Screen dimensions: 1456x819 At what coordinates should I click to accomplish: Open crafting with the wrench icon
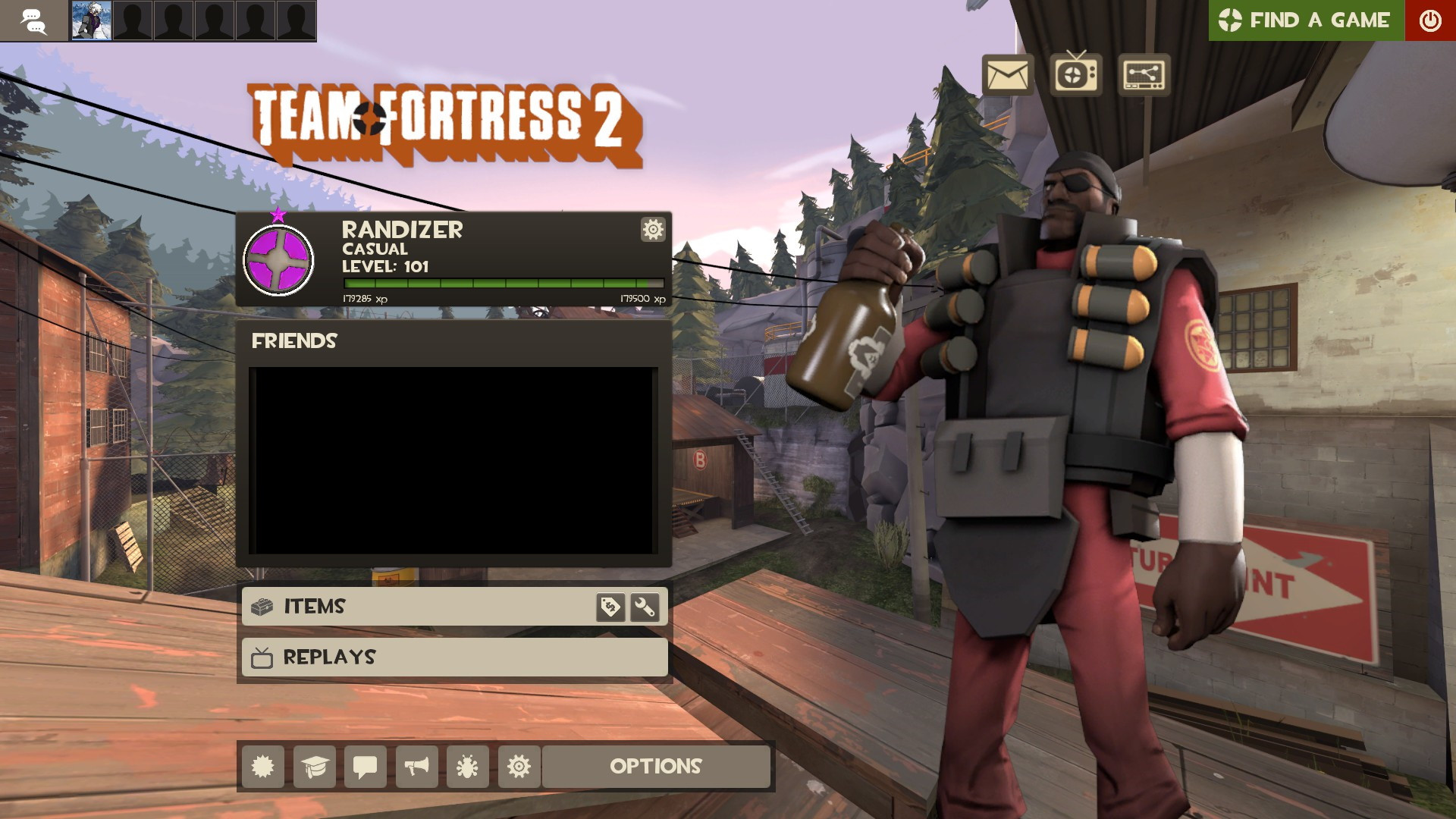click(x=644, y=606)
